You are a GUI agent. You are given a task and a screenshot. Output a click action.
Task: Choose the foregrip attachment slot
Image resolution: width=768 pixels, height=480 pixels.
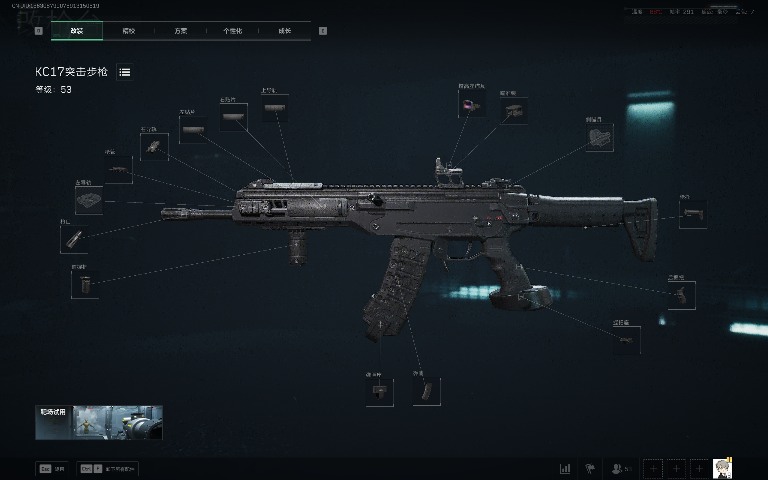click(x=84, y=284)
